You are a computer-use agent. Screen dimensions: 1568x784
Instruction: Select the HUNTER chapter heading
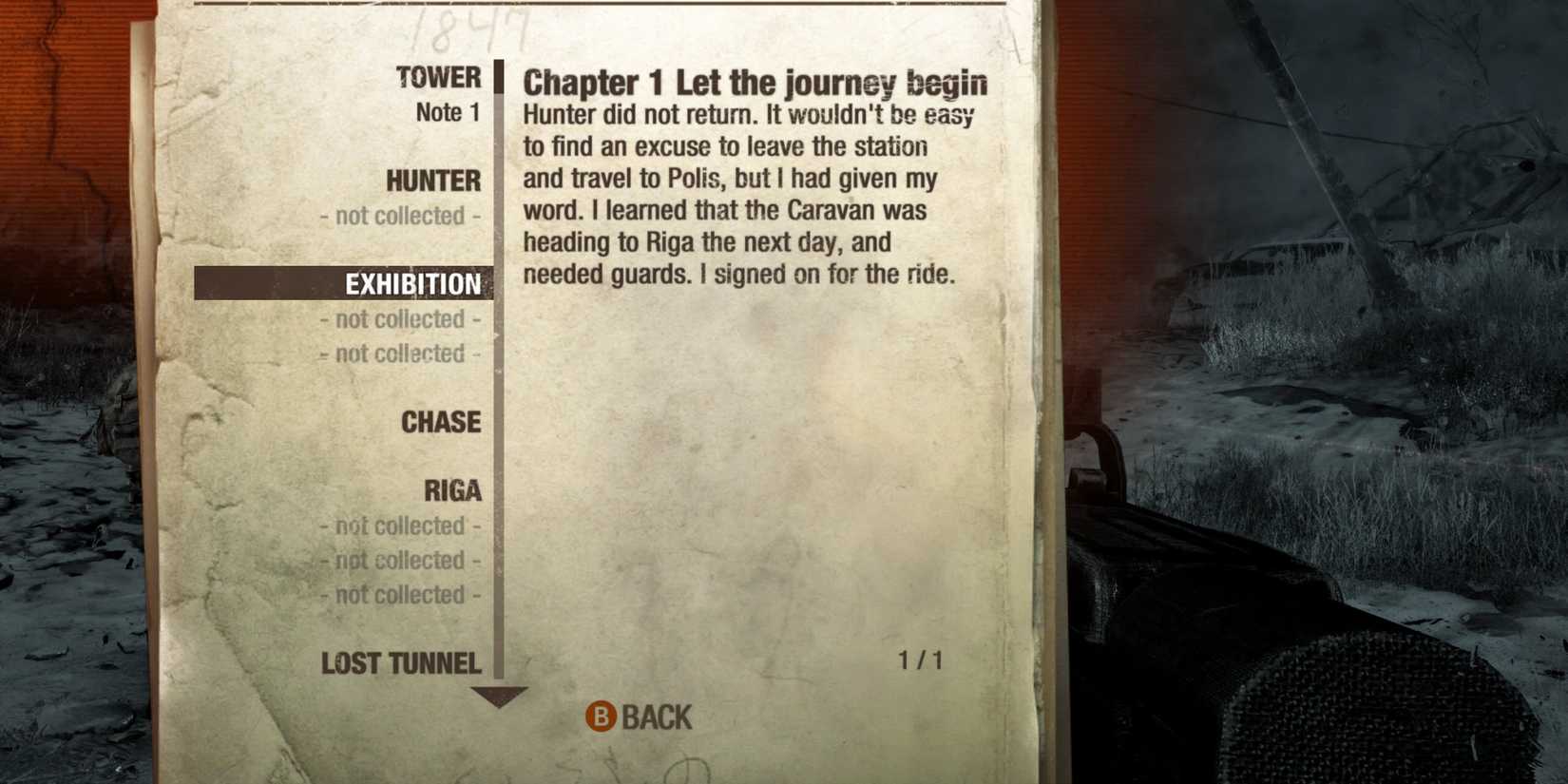[432, 182]
